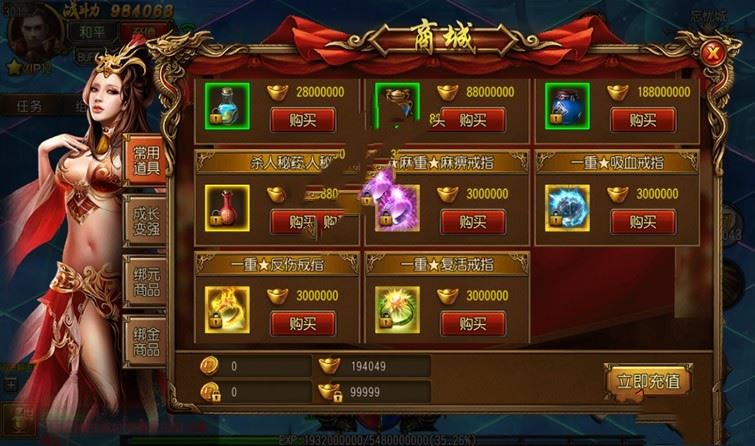755x446 pixels.
Task: Open the 立即充值 recharge button
Action: tap(648, 381)
